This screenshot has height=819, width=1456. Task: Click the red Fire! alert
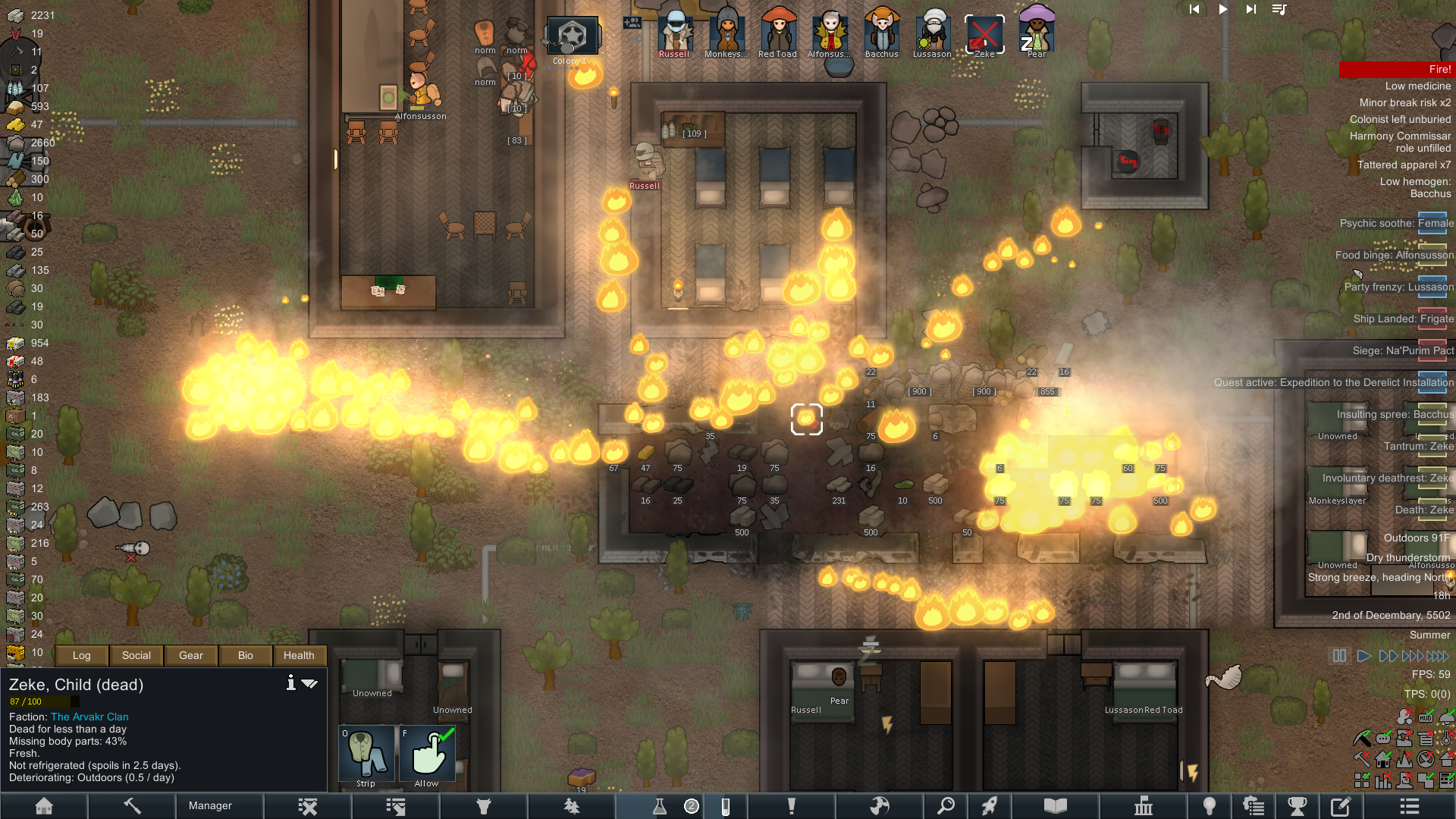coord(1397,69)
